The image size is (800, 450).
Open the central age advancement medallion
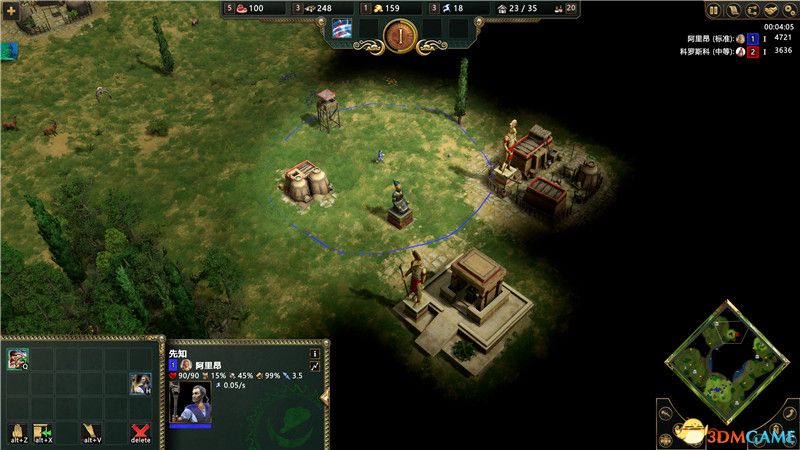399,35
